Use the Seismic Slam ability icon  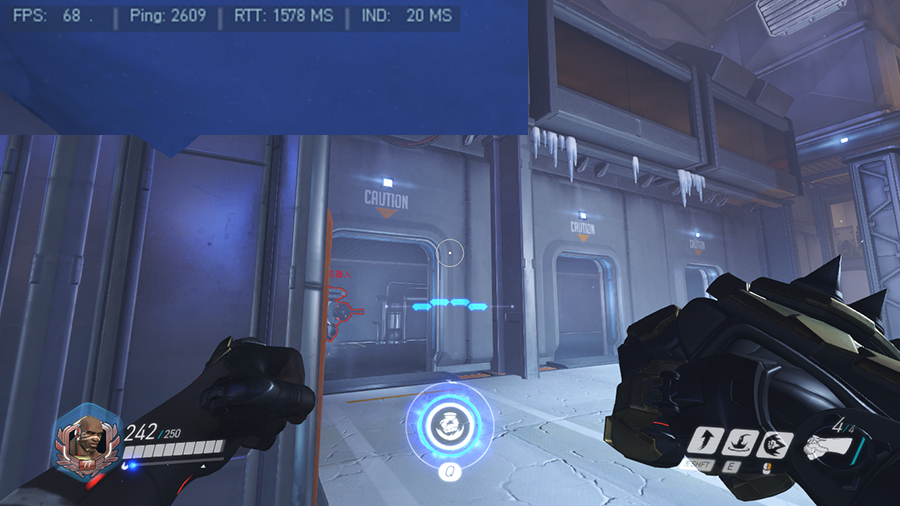pos(741,442)
